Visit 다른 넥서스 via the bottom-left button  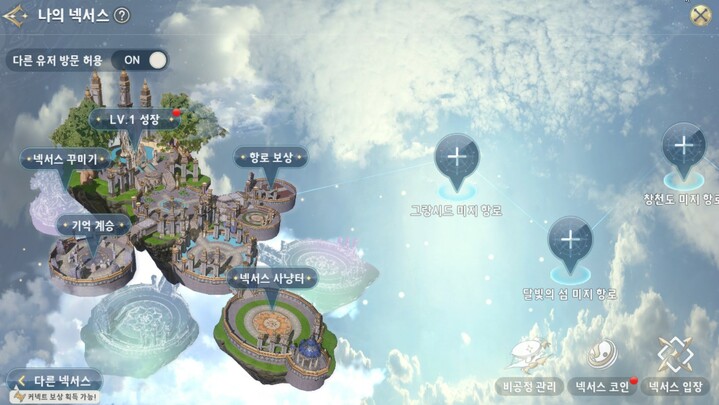point(58,381)
